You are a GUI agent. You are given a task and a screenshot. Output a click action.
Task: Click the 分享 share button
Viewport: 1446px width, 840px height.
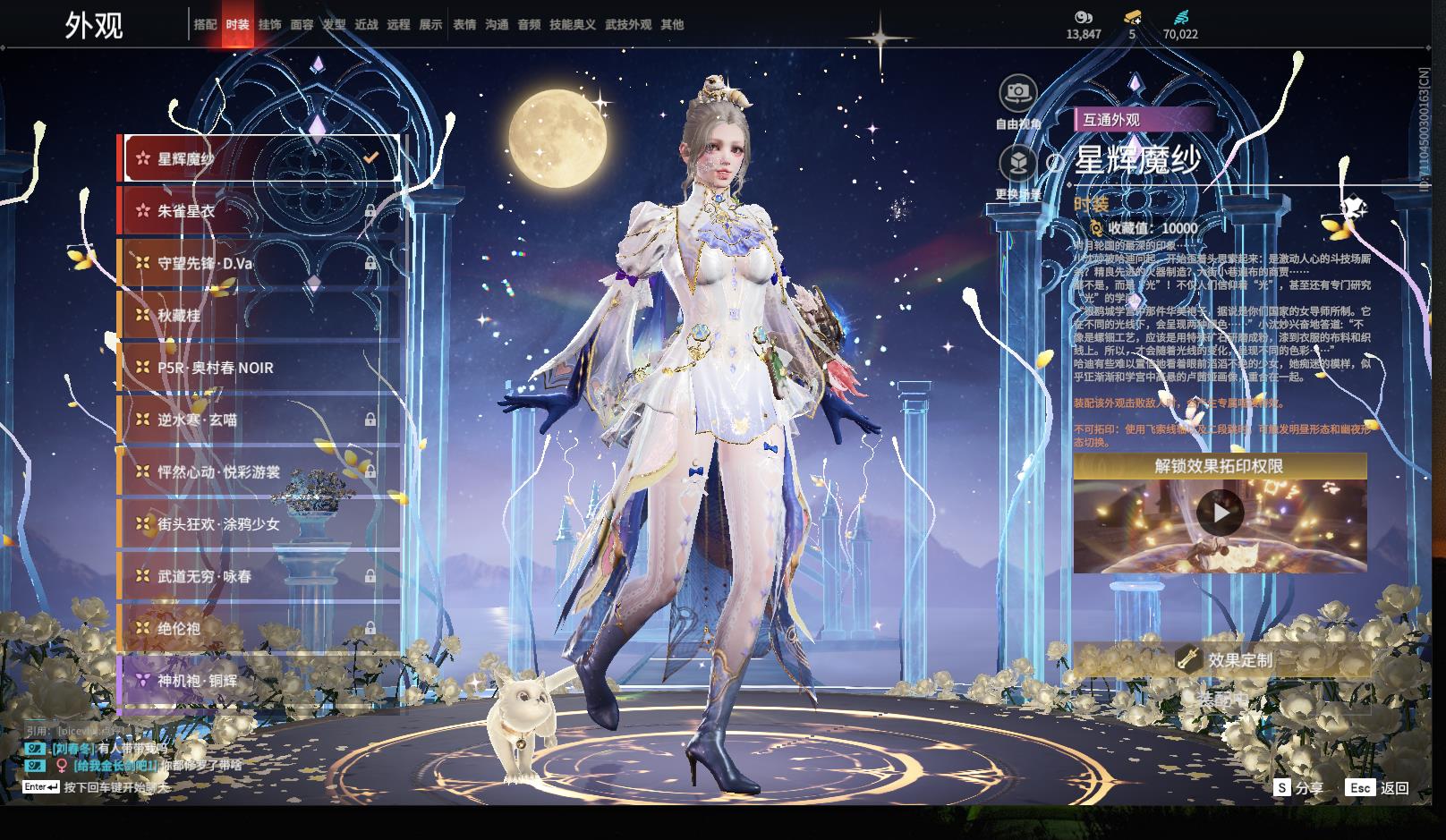[1298, 788]
